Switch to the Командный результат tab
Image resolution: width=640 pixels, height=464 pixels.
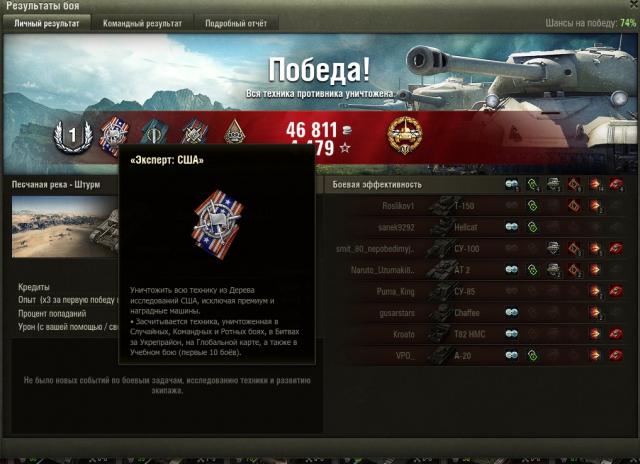(144, 22)
